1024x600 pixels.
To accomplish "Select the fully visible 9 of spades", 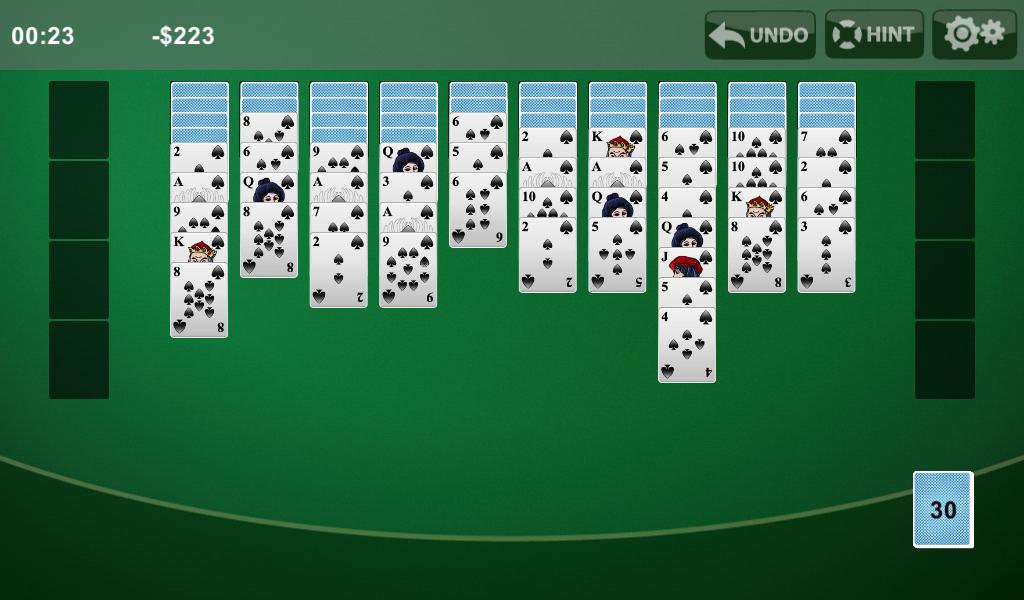I will 408,270.
